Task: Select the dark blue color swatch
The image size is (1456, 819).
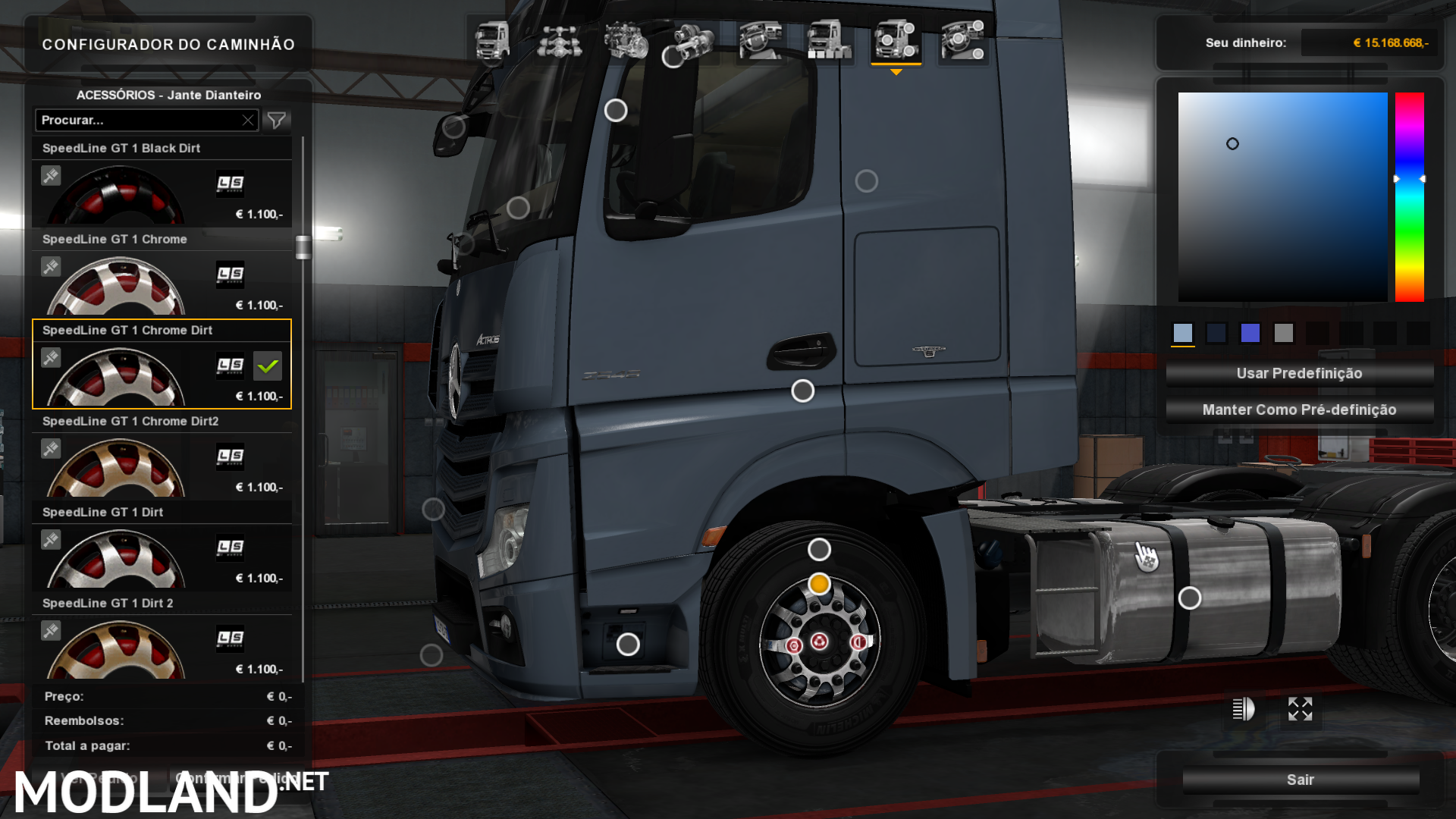Action: click(1216, 333)
